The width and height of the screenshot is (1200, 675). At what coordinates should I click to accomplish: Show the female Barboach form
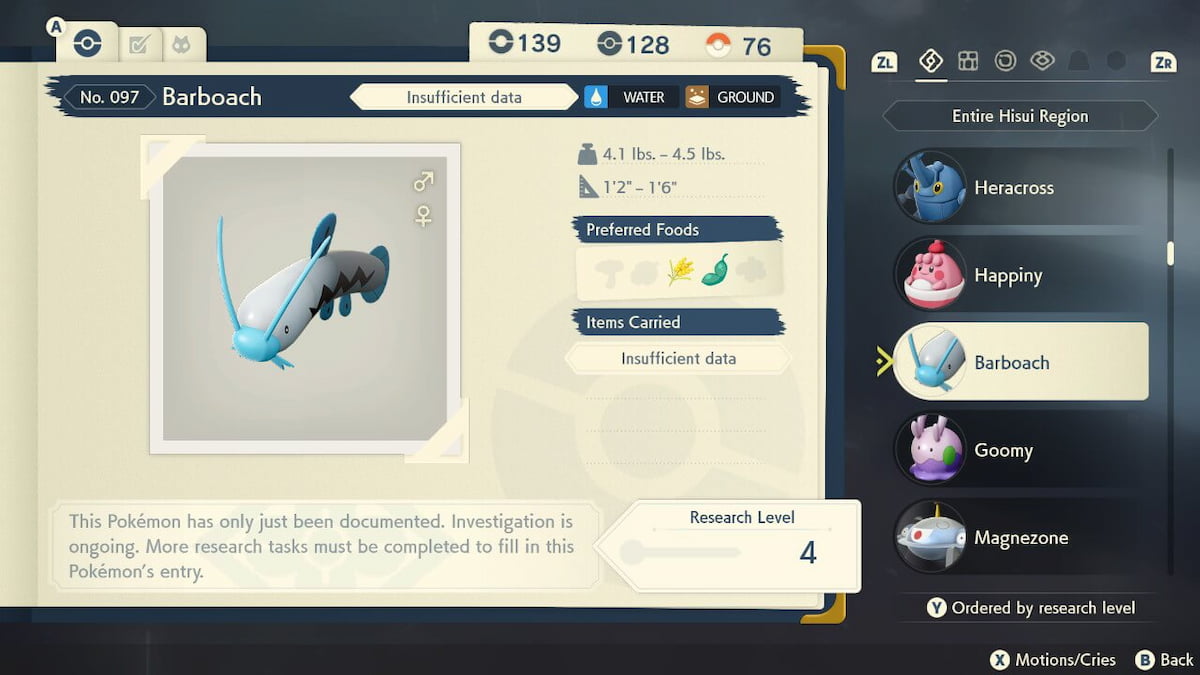point(423,215)
